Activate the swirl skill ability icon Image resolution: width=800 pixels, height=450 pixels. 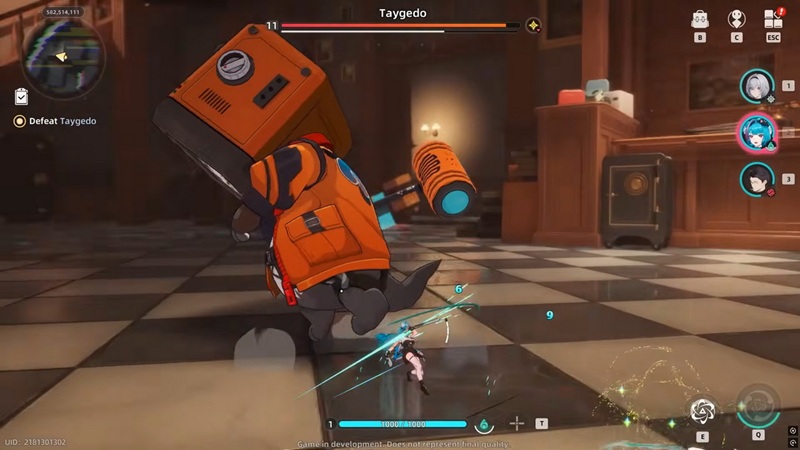coord(703,411)
